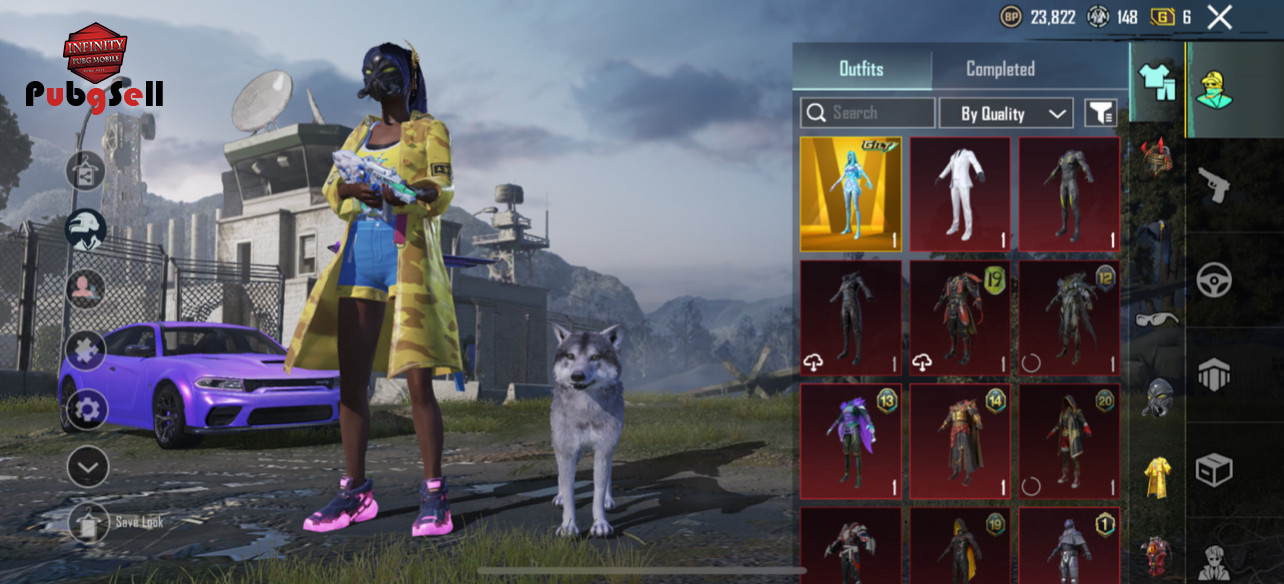
Task: Select the Outfits tab
Action: coord(861,69)
